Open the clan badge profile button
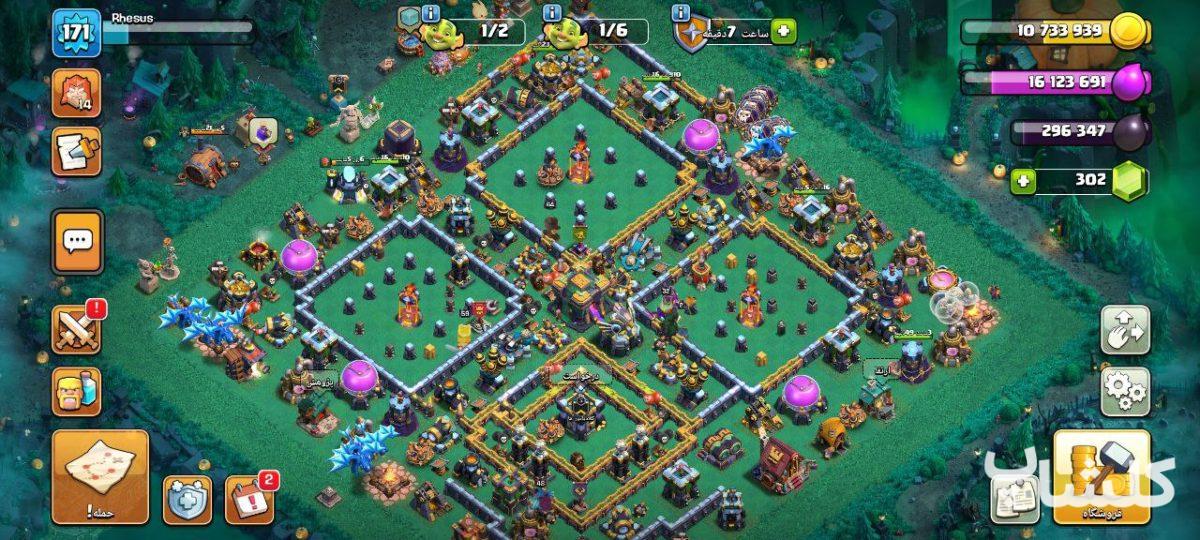 click(x=77, y=95)
